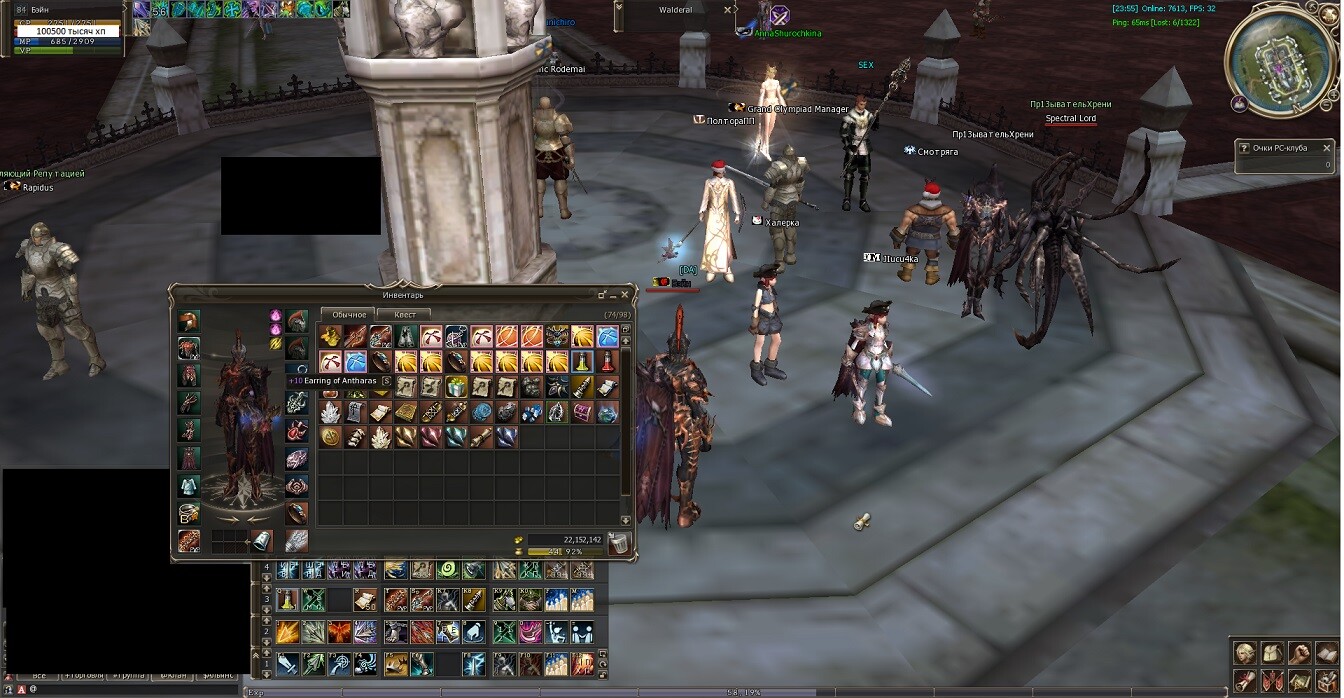Select the Spectral Lord target label
Image resolution: width=1344 pixels, height=698 pixels.
click(x=1070, y=119)
